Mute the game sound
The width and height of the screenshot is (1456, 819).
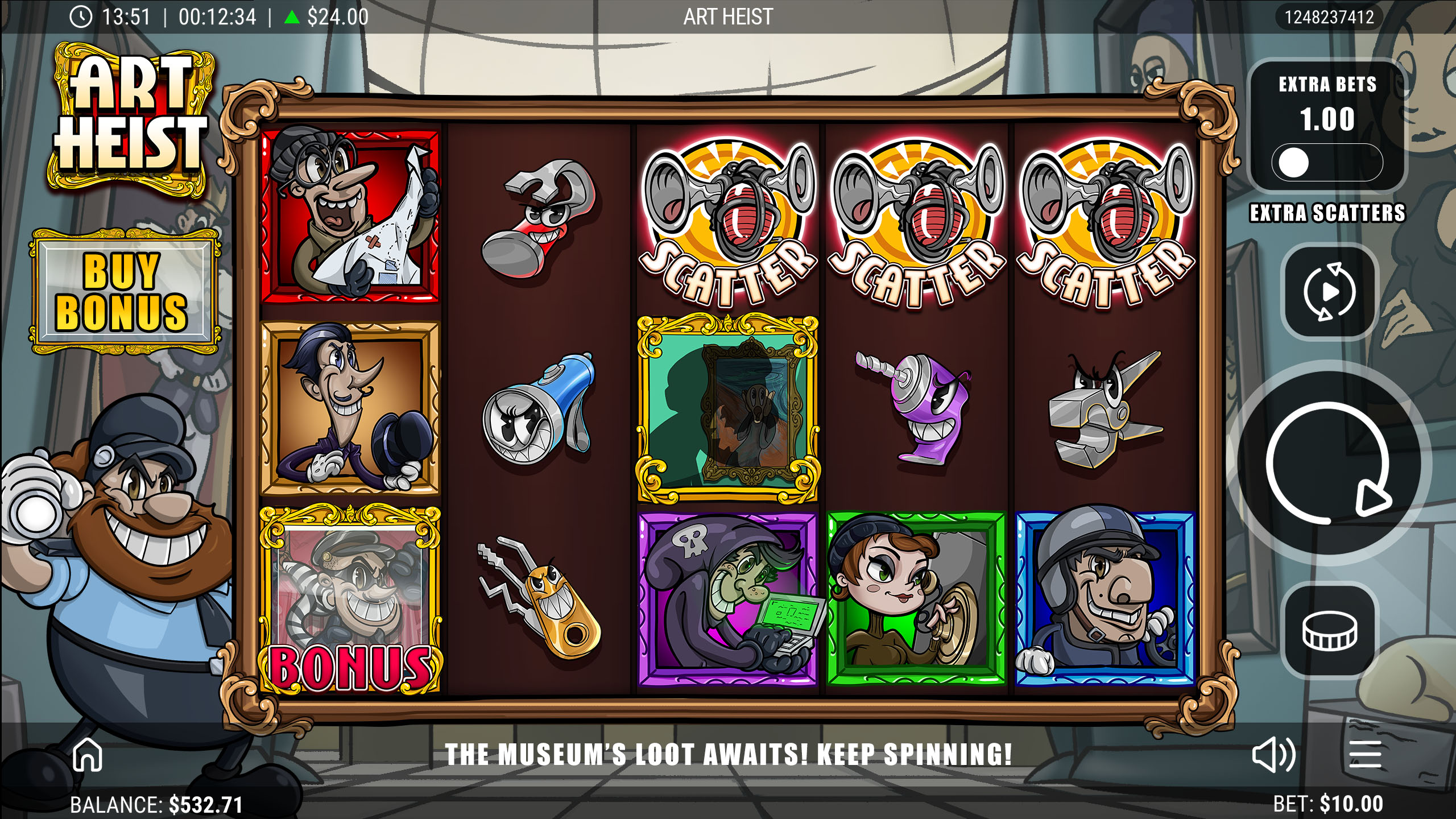pyautogui.click(x=1273, y=755)
